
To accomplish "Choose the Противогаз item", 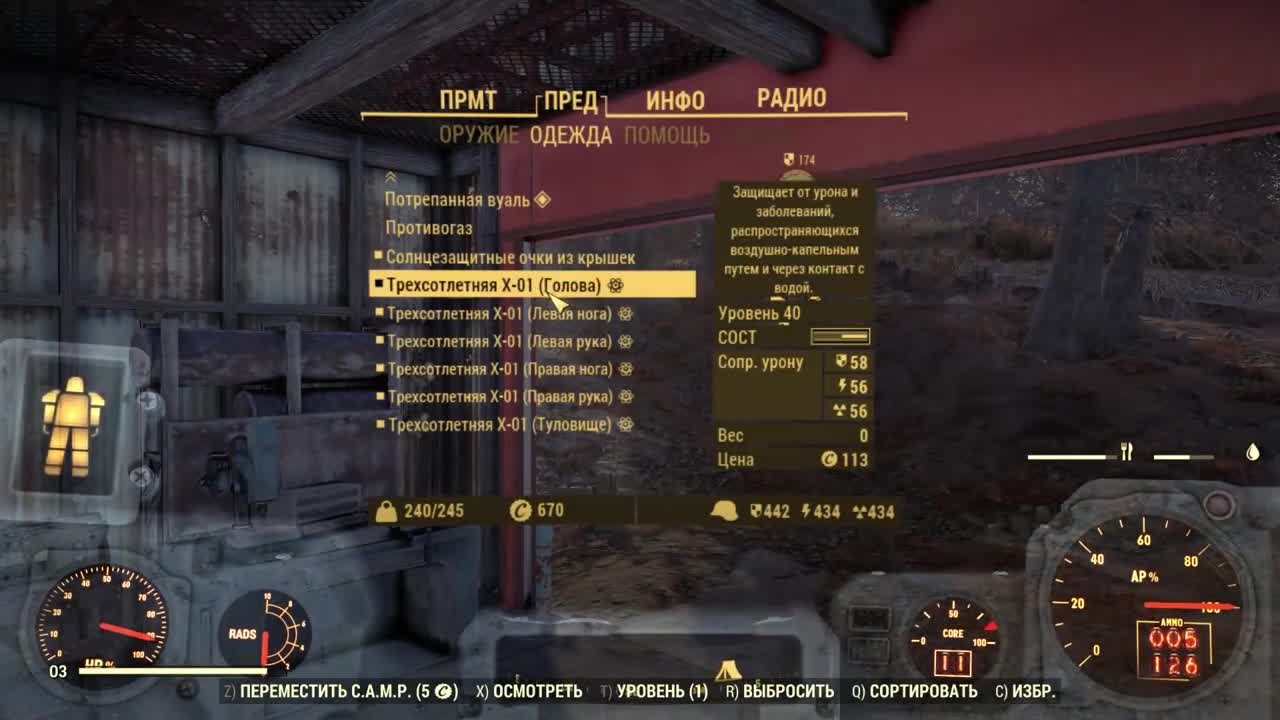I will [429, 228].
